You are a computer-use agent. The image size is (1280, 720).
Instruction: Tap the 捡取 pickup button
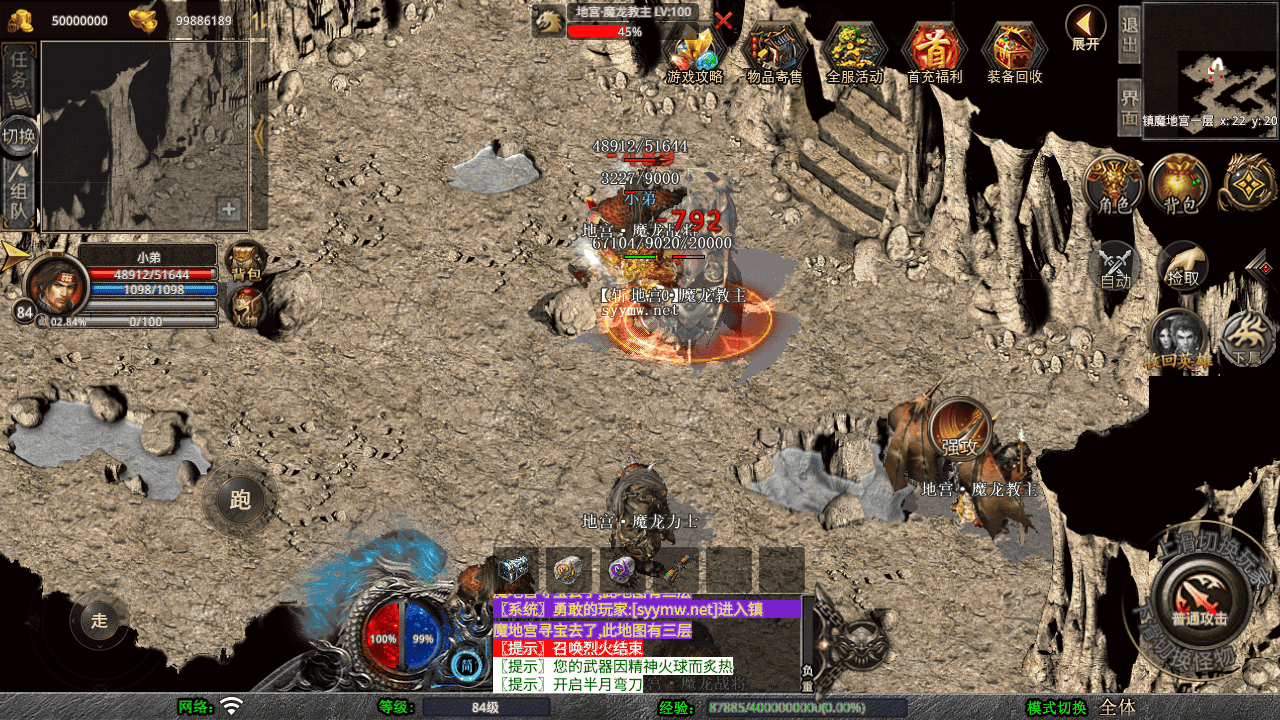pos(1183,267)
